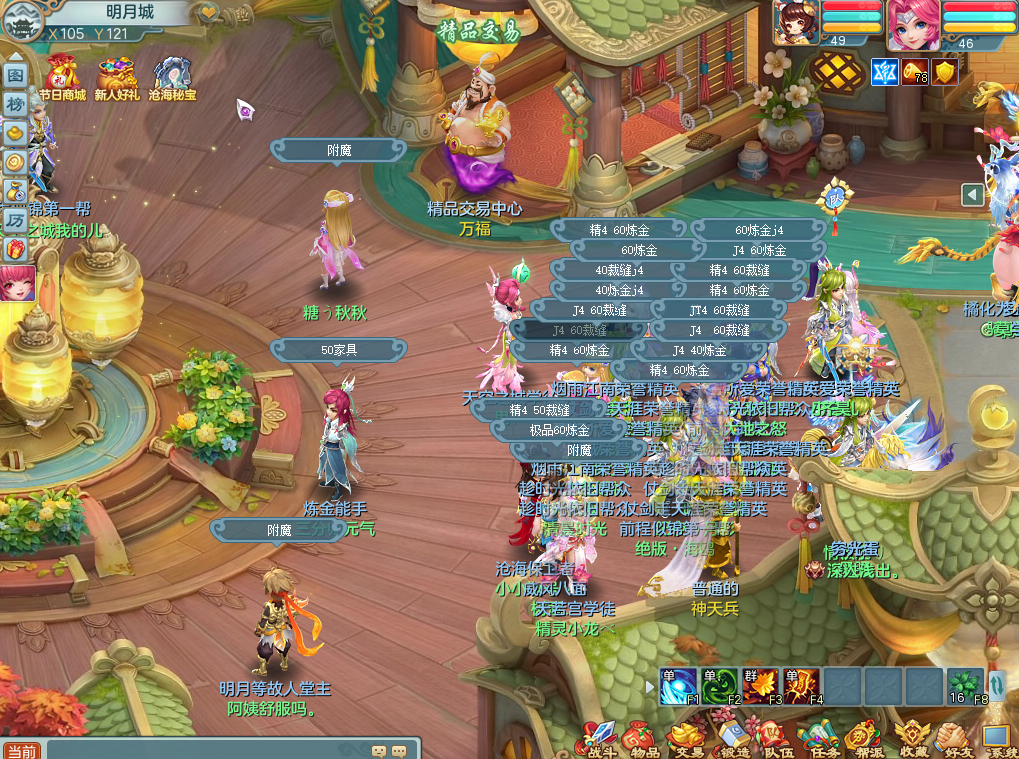Open the gift box sidebar icon
Viewport: 1019px width, 759px height.
[15, 248]
